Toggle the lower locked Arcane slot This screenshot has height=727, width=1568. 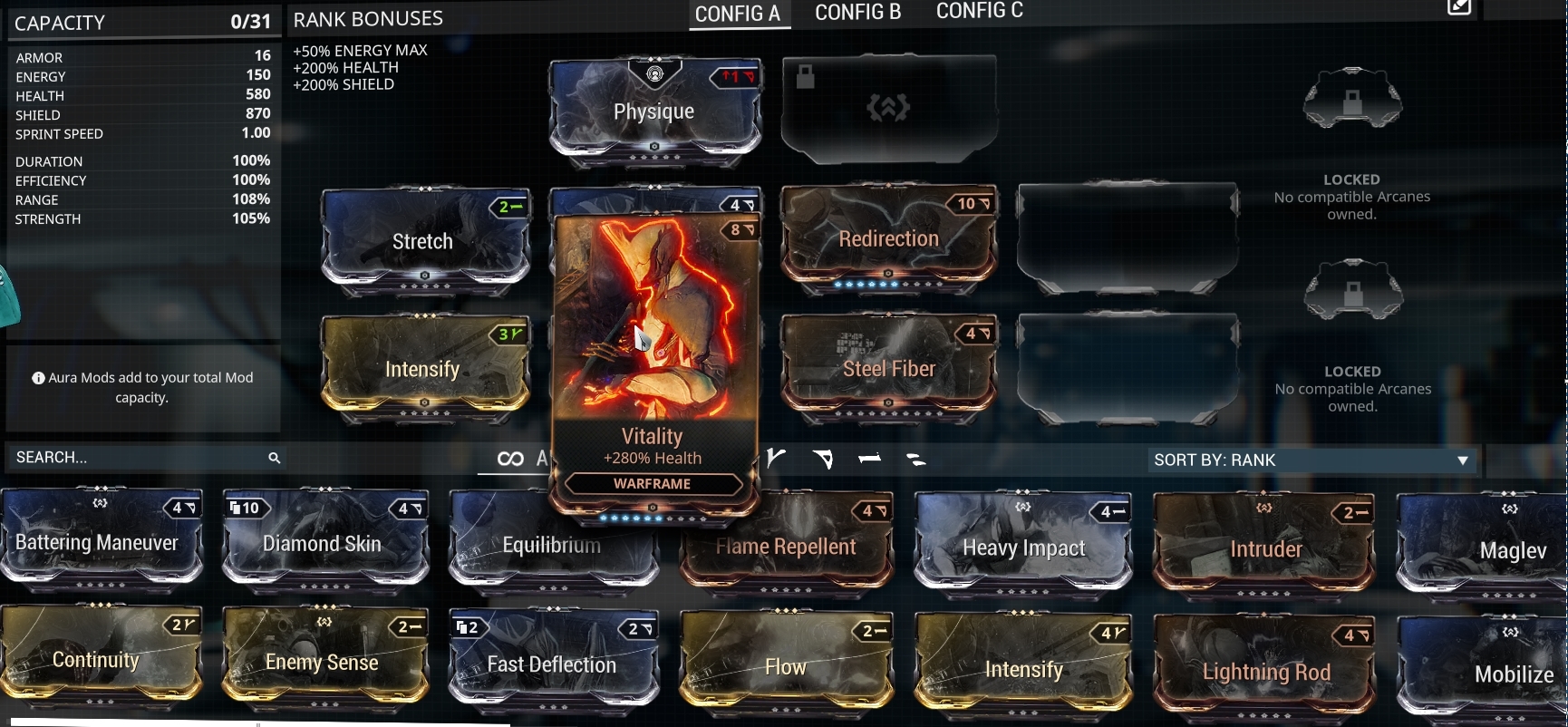coord(1351,290)
